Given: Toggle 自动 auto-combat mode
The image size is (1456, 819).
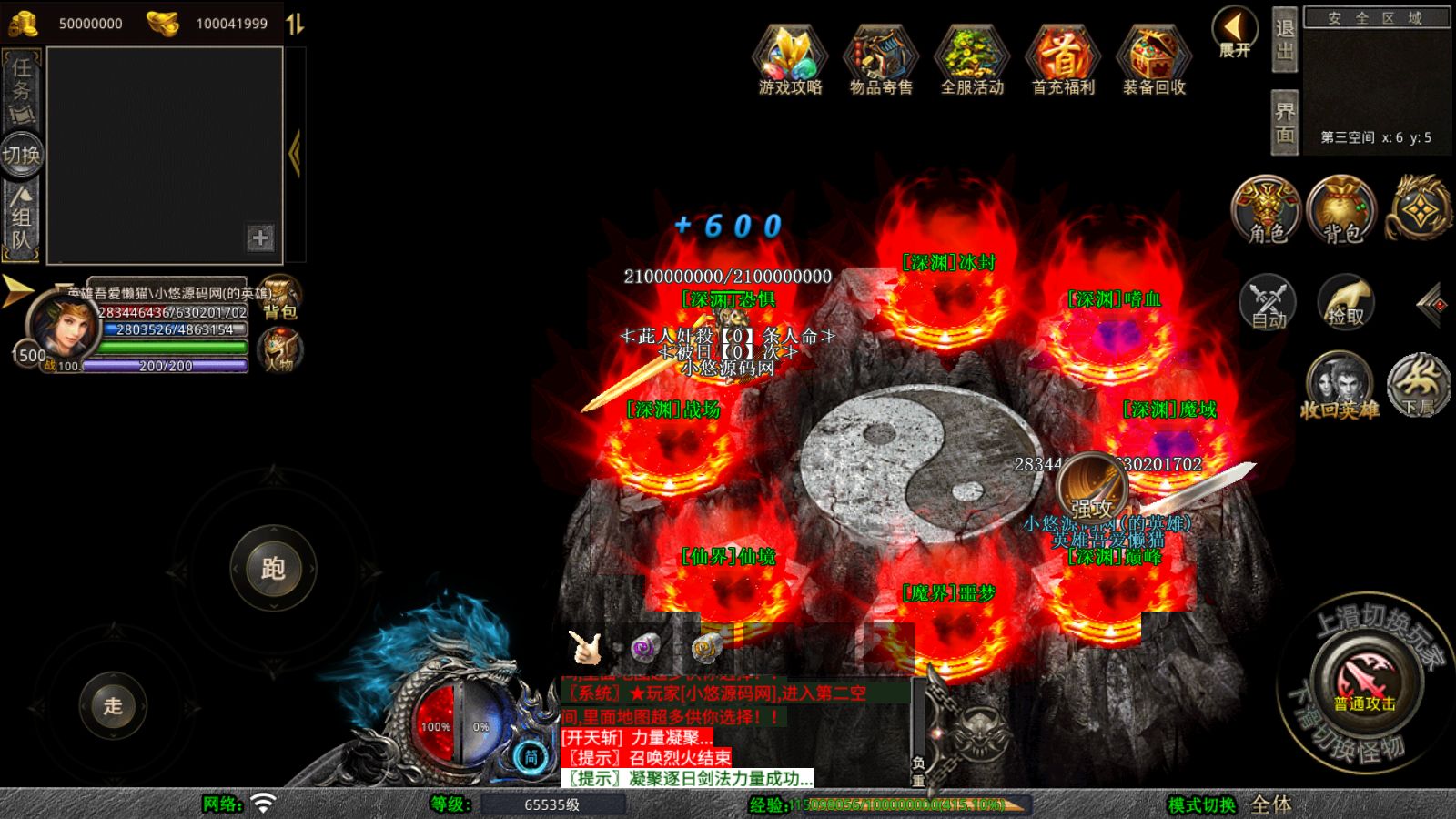Looking at the screenshot, I should click(x=1268, y=302).
